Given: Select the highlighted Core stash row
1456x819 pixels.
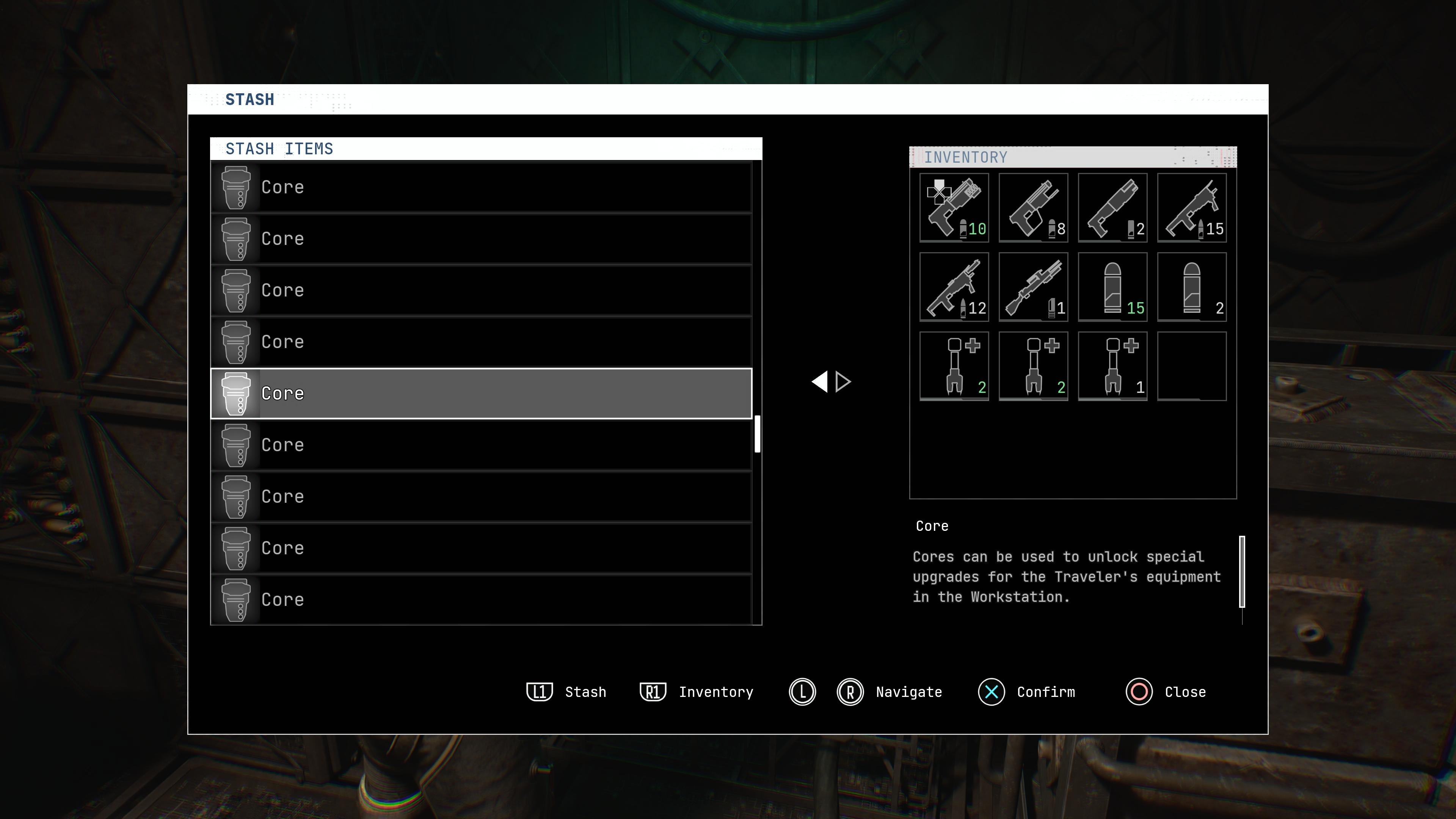Looking at the screenshot, I should 481,394.
